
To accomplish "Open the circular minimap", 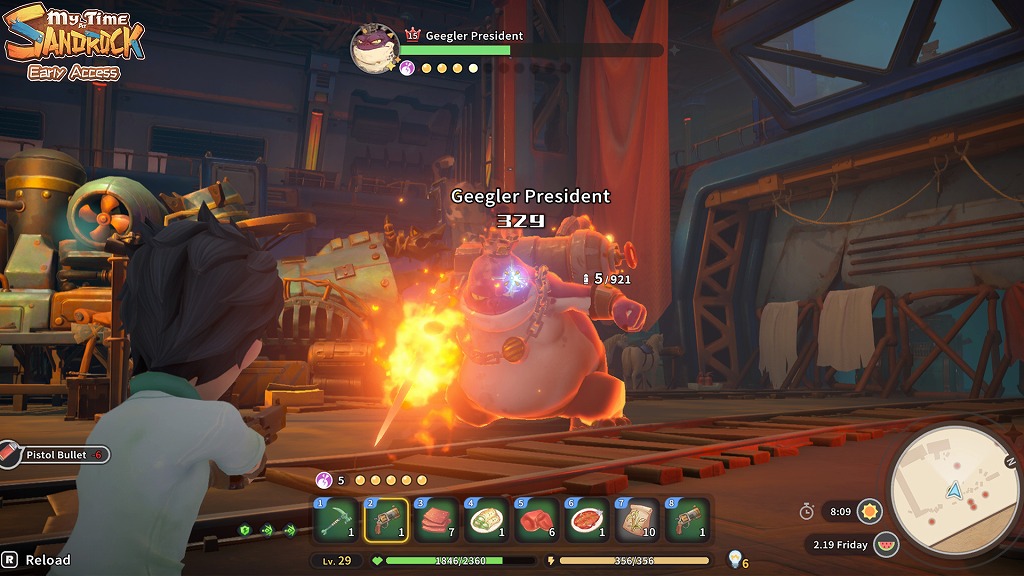I will (954, 490).
